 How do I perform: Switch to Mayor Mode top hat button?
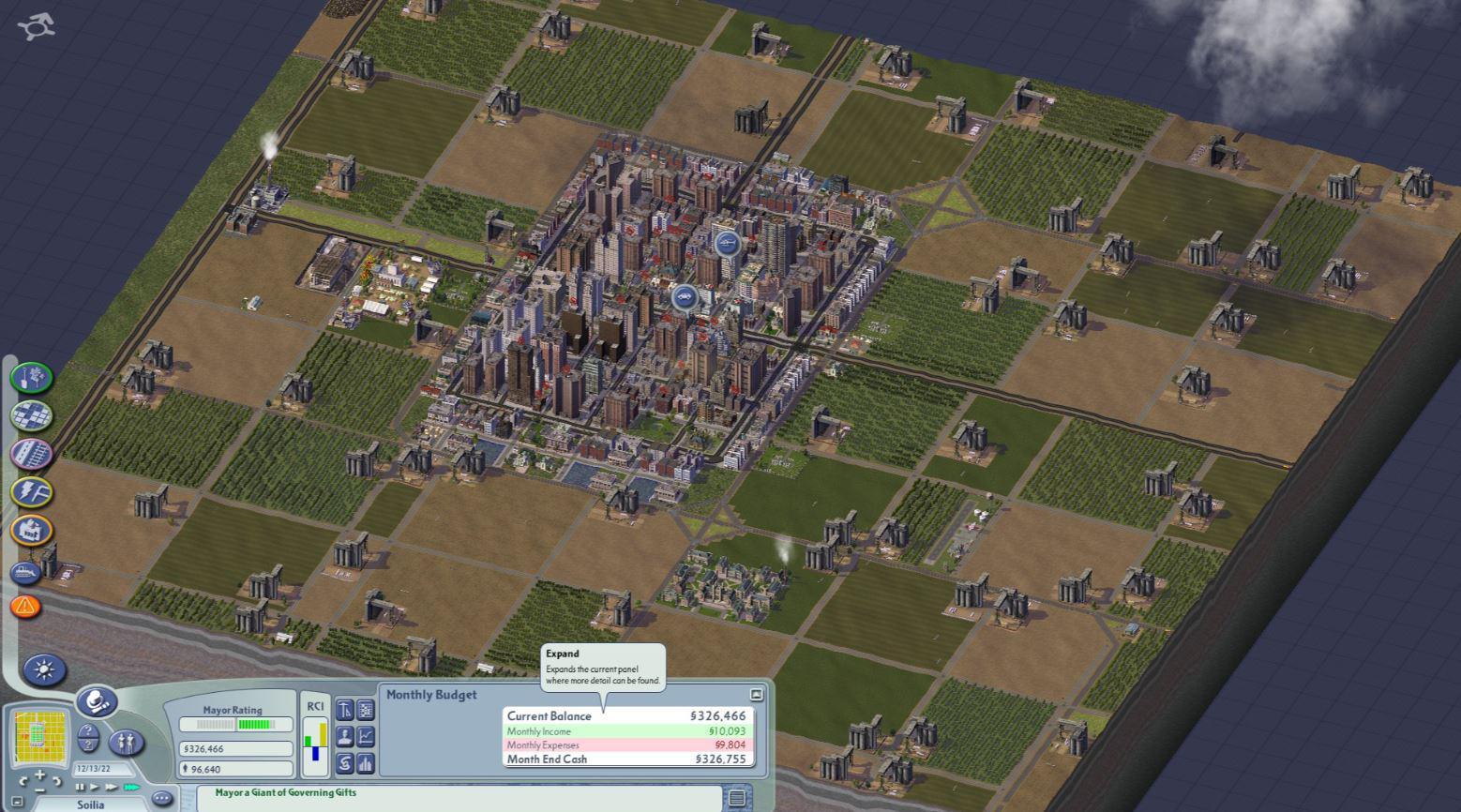point(98,701)
